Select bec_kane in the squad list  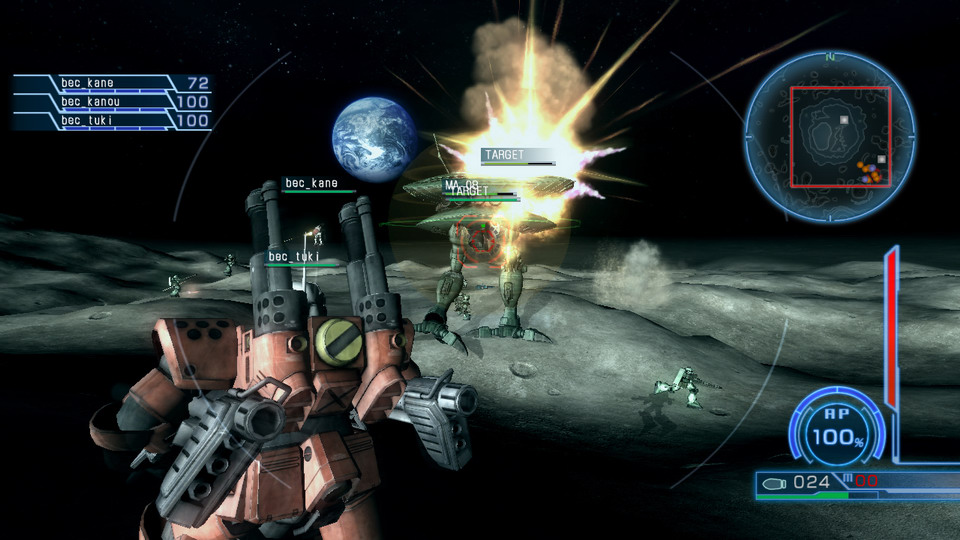[110, 83]
